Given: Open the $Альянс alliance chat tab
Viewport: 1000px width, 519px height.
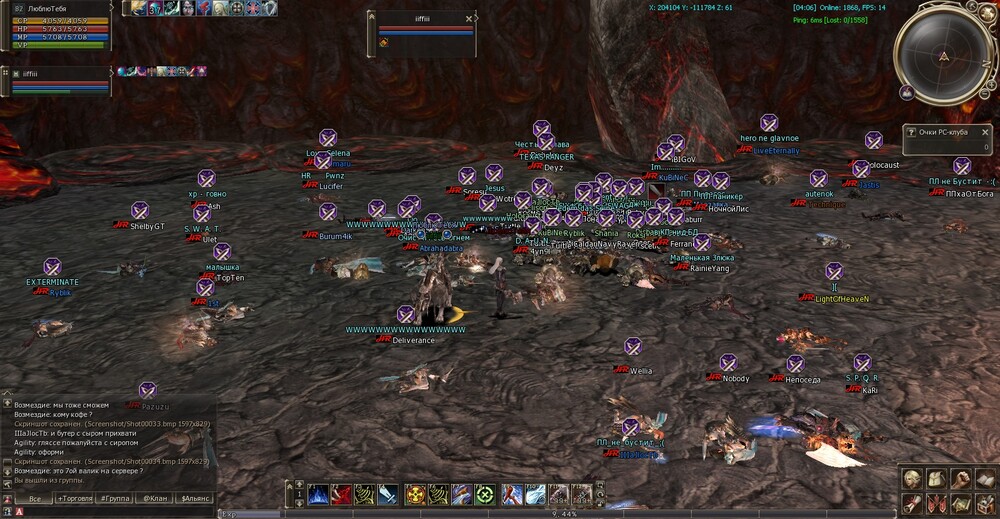Looking at the screenshot, I should pos(194,498).
